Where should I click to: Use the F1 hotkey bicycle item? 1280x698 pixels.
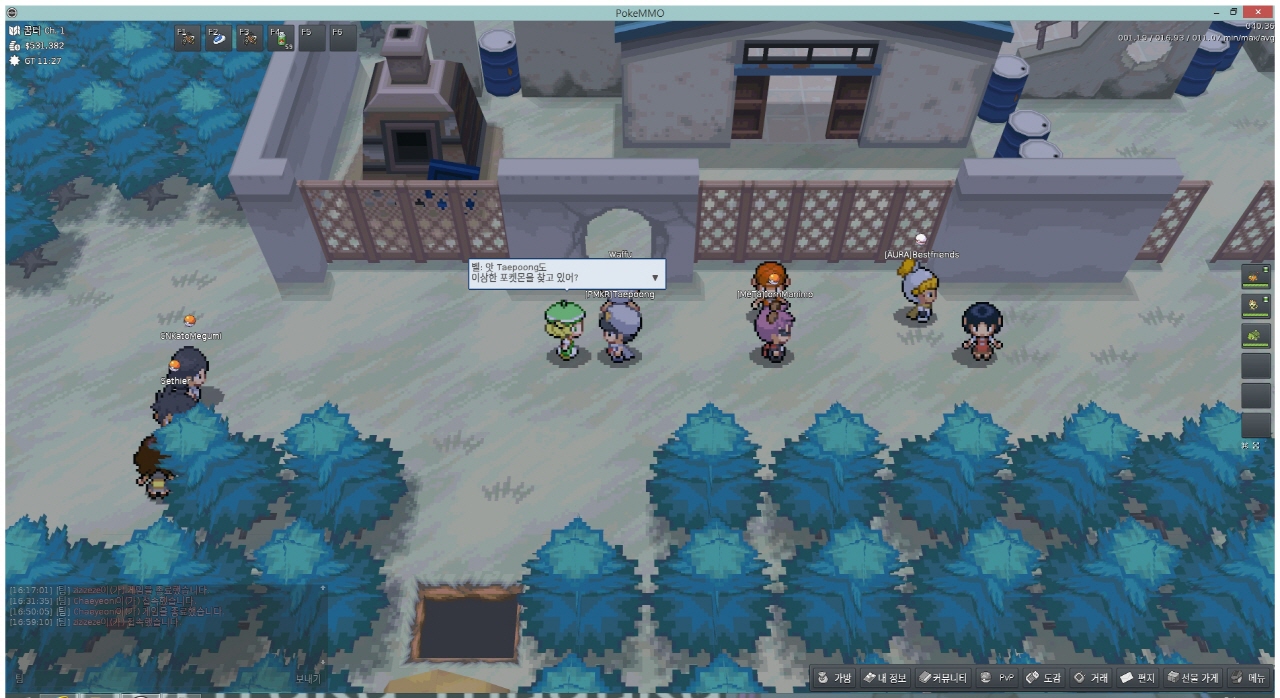click(187, 38)
